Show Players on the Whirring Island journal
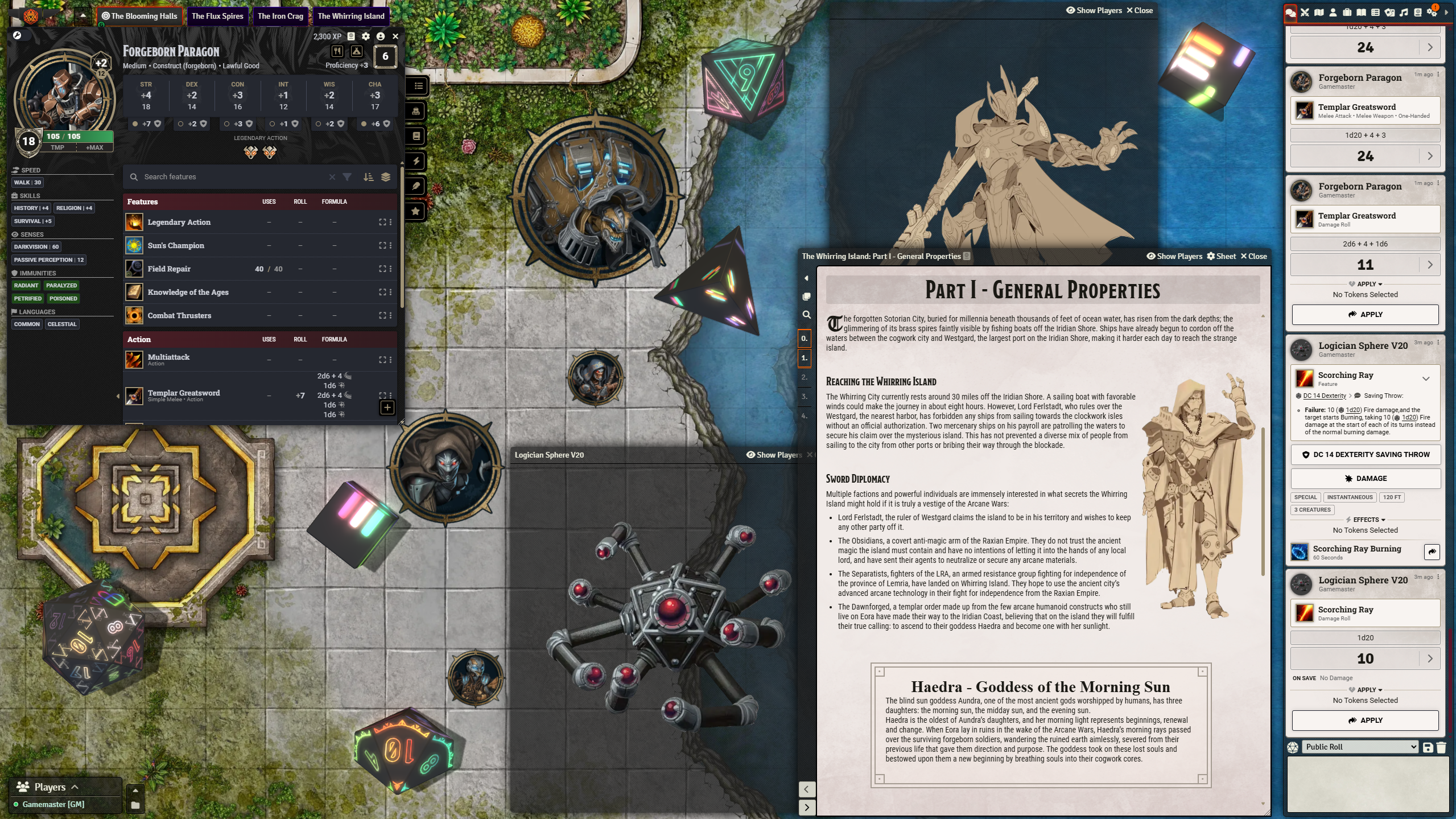1456x819 pixels. coord(1175,256)
